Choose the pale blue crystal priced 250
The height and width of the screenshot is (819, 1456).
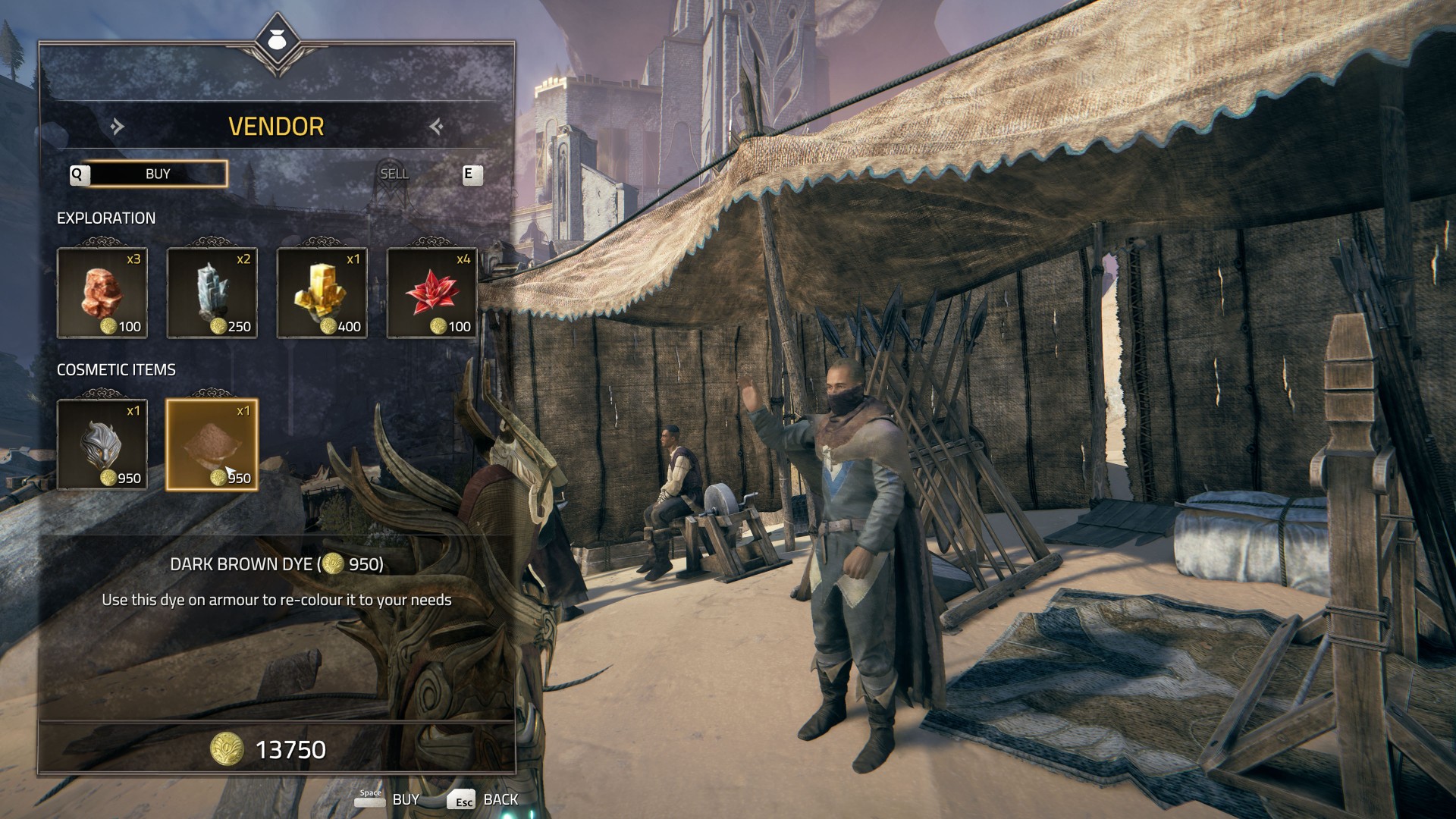pyautogui.click(x=212, y=293)
